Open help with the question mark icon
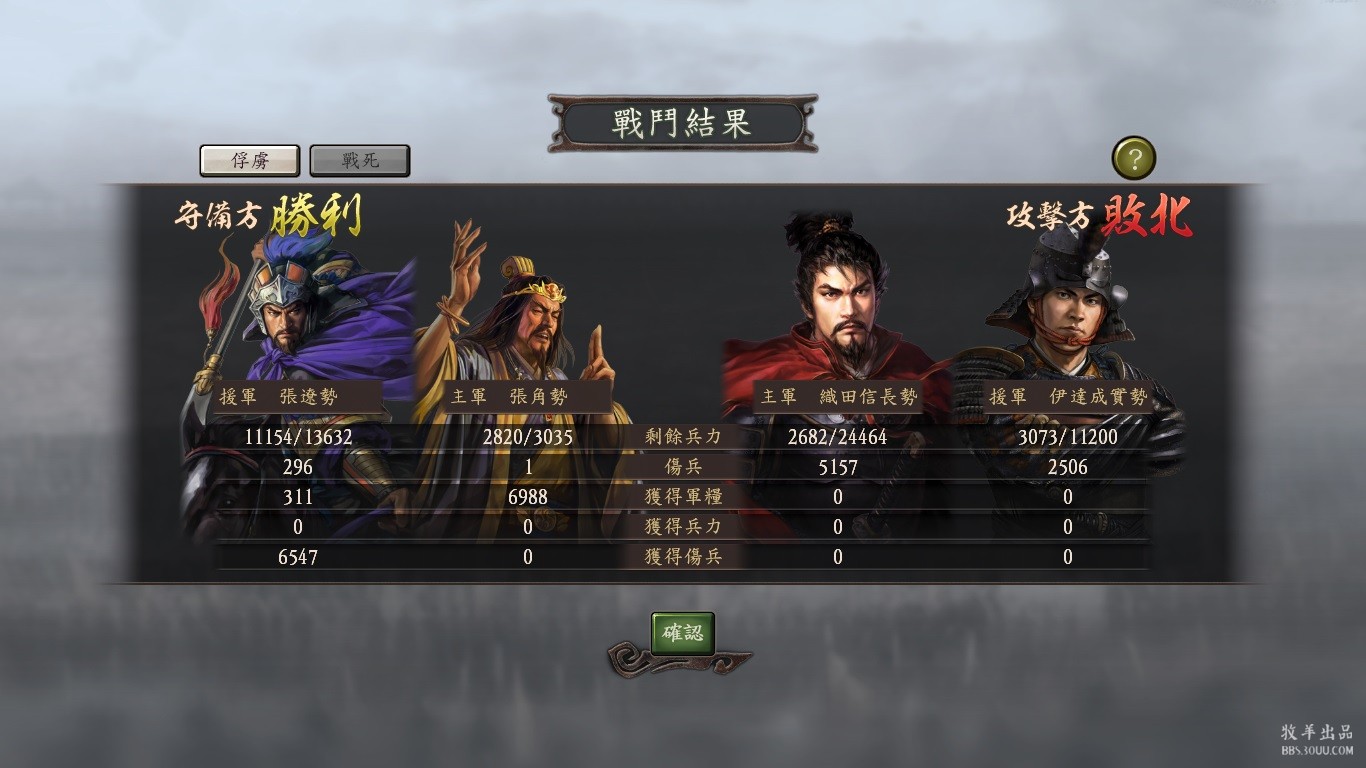 click(x=1133, y=158)
